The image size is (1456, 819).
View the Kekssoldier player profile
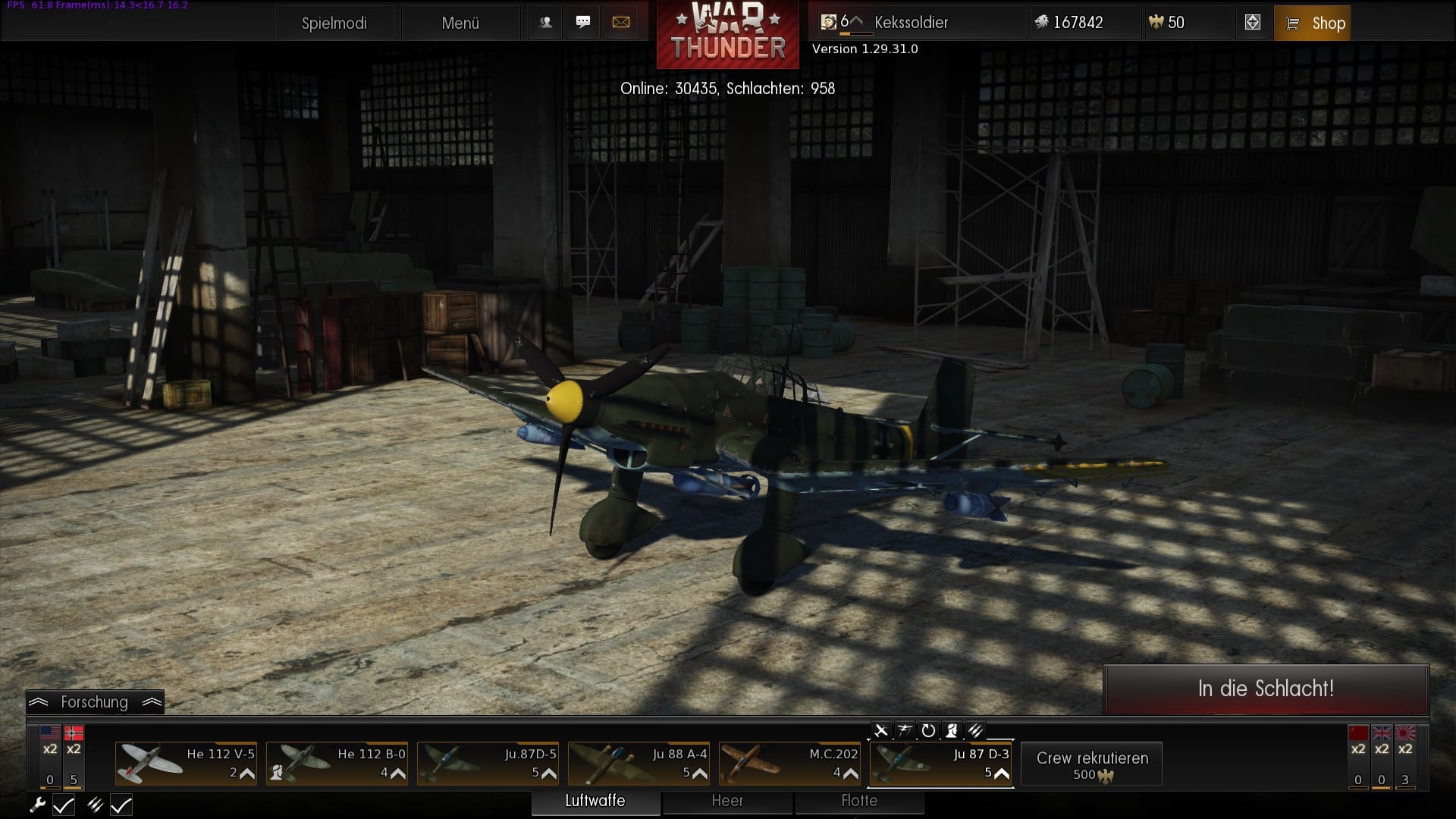pyautogui.click(x=911, y=23)
